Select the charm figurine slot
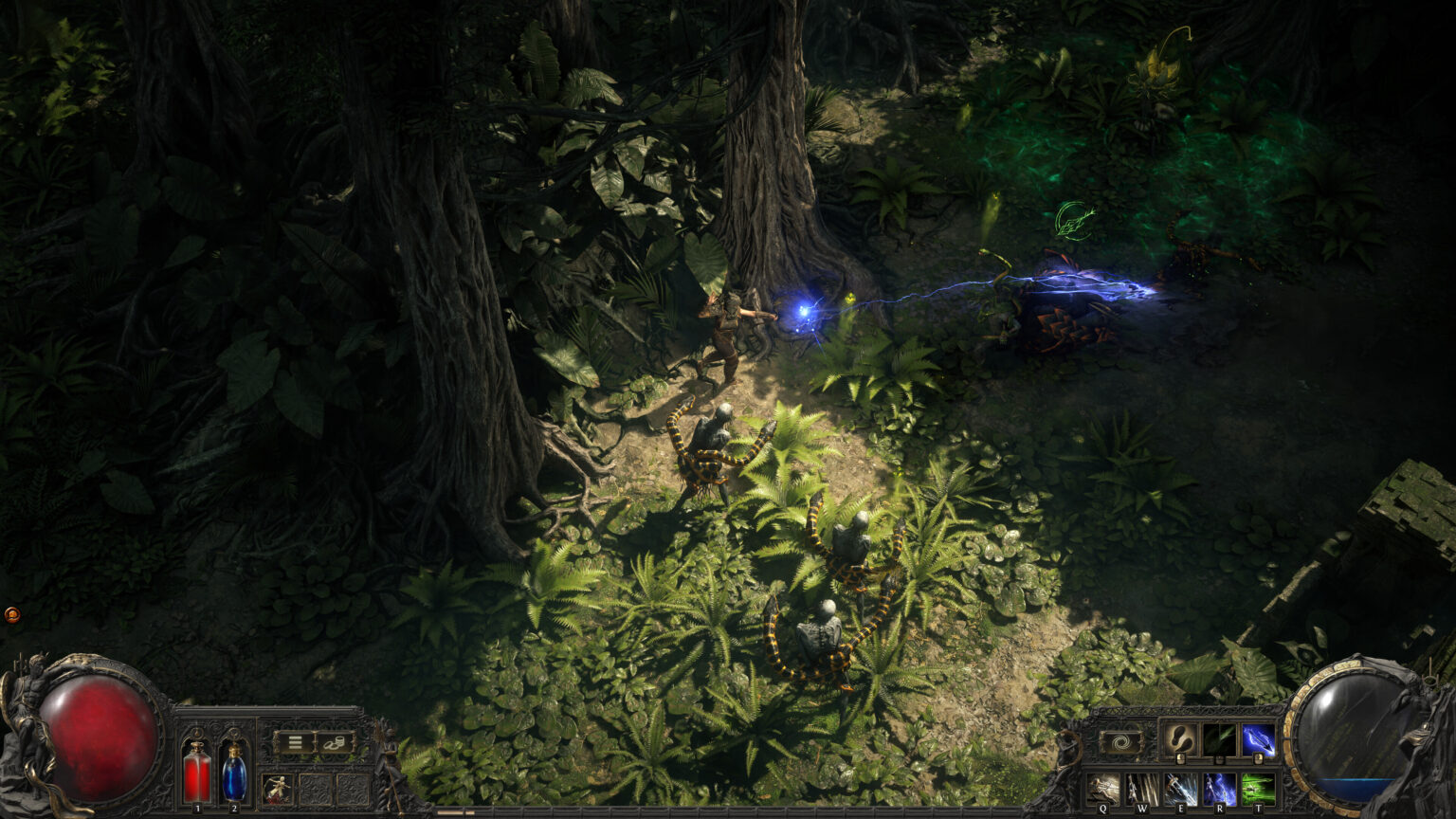 pyautogui.click(x=277, y=789)
